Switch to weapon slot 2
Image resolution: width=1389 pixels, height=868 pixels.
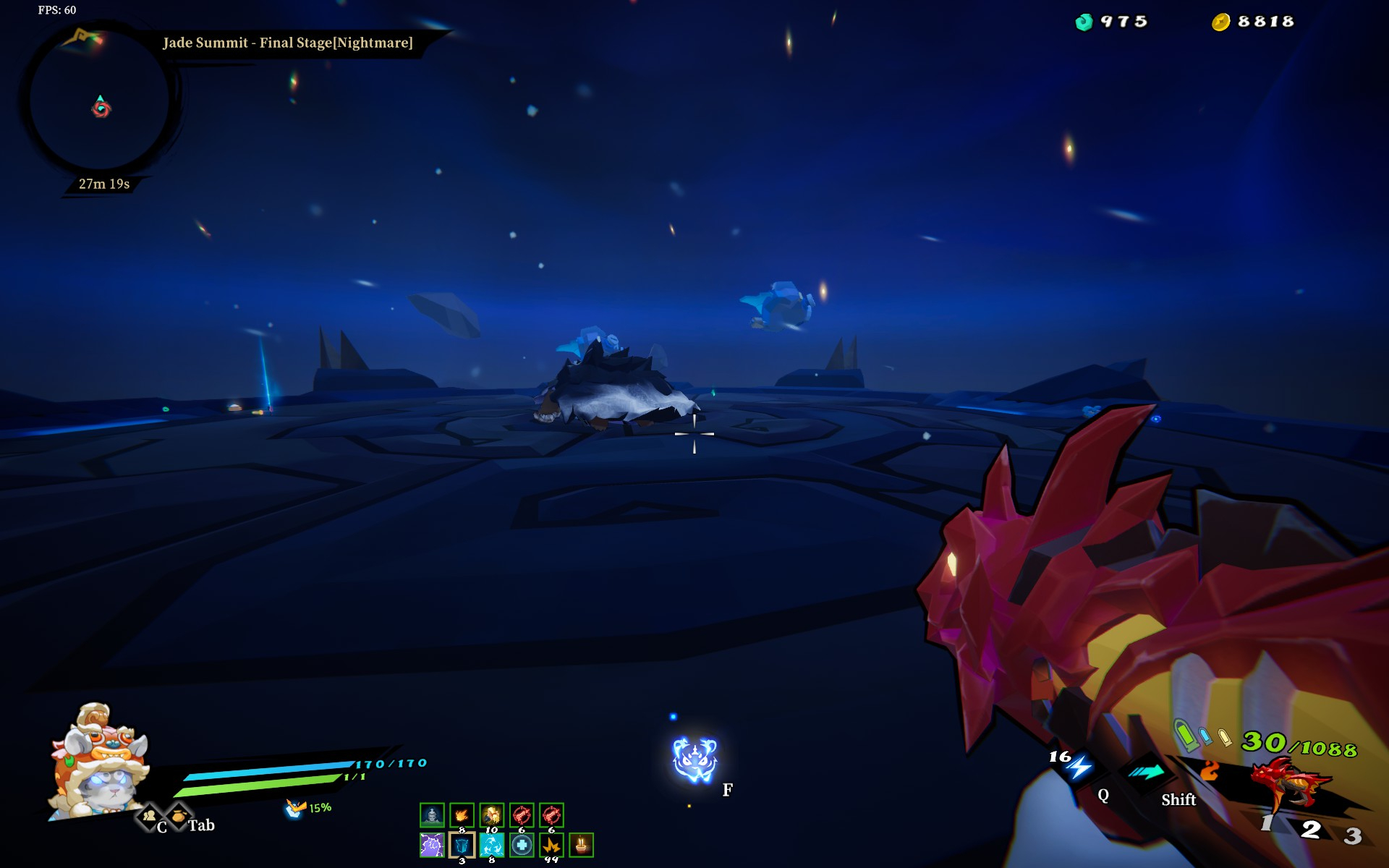pyautogui.click(x=1311, y=830)
